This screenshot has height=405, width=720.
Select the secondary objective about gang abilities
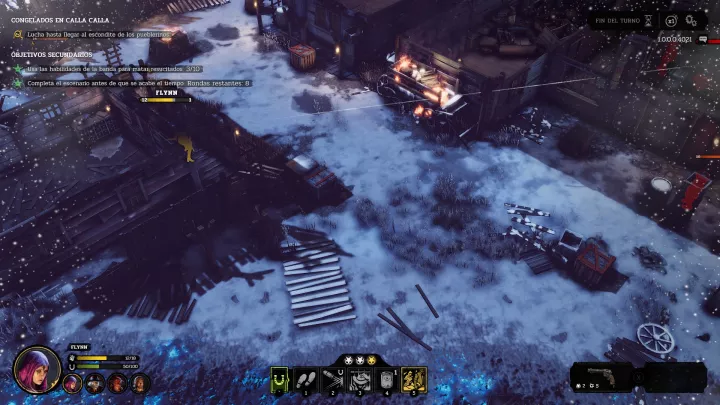click(110, 68)
